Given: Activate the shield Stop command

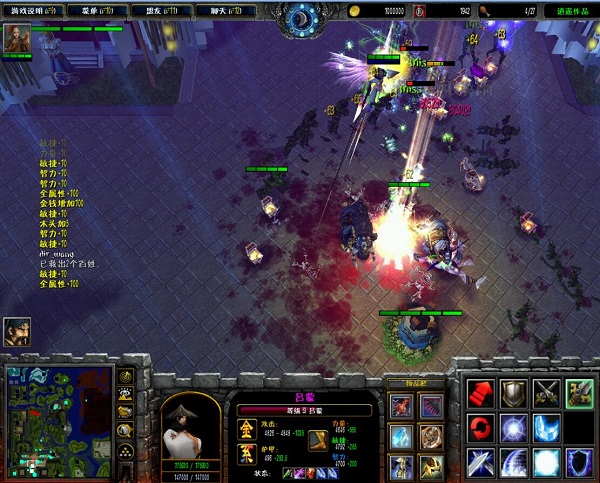Looking at the screenshot, I should pos(514,392).
